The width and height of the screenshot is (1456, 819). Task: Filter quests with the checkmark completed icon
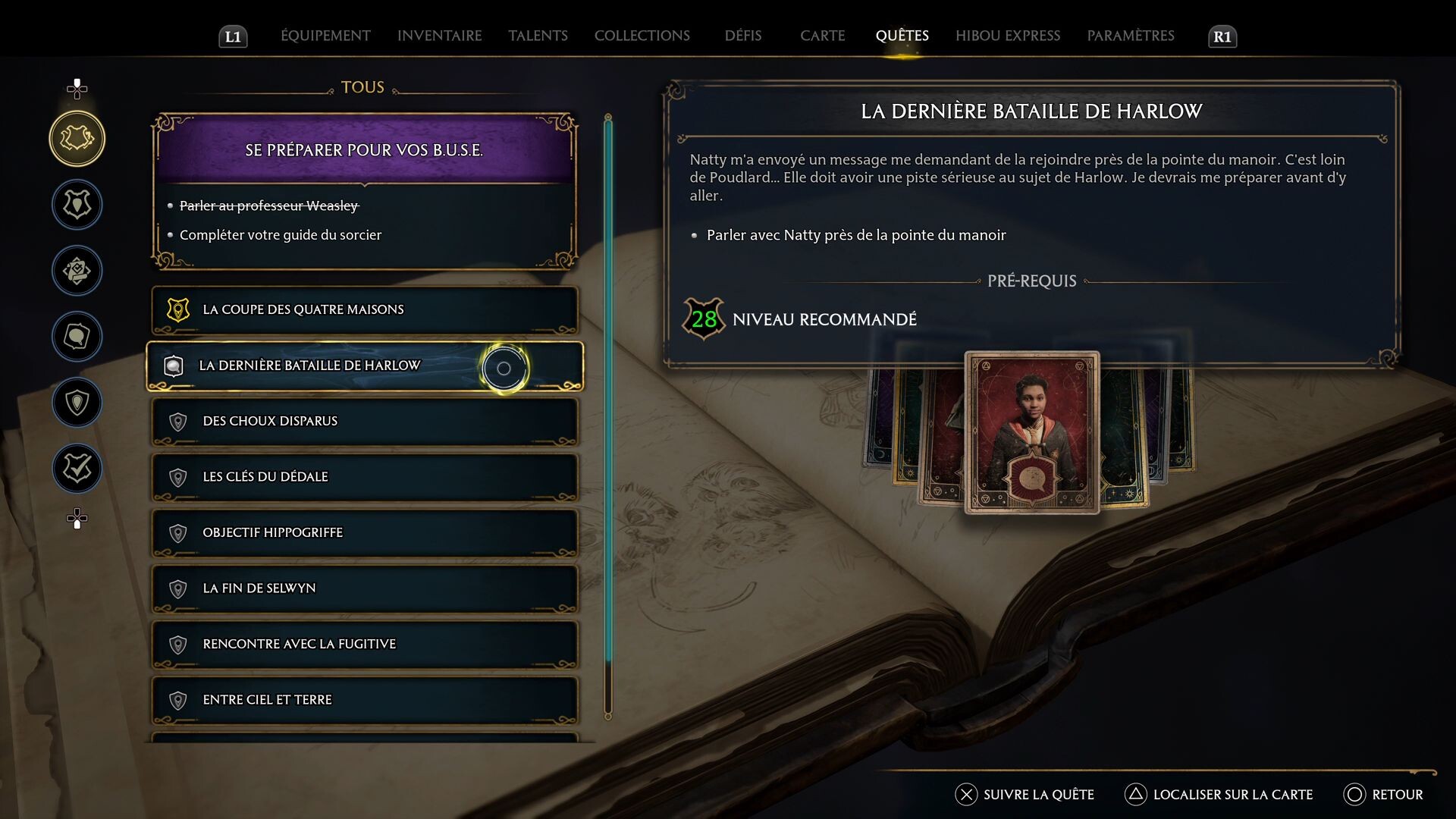coord(77,469)
